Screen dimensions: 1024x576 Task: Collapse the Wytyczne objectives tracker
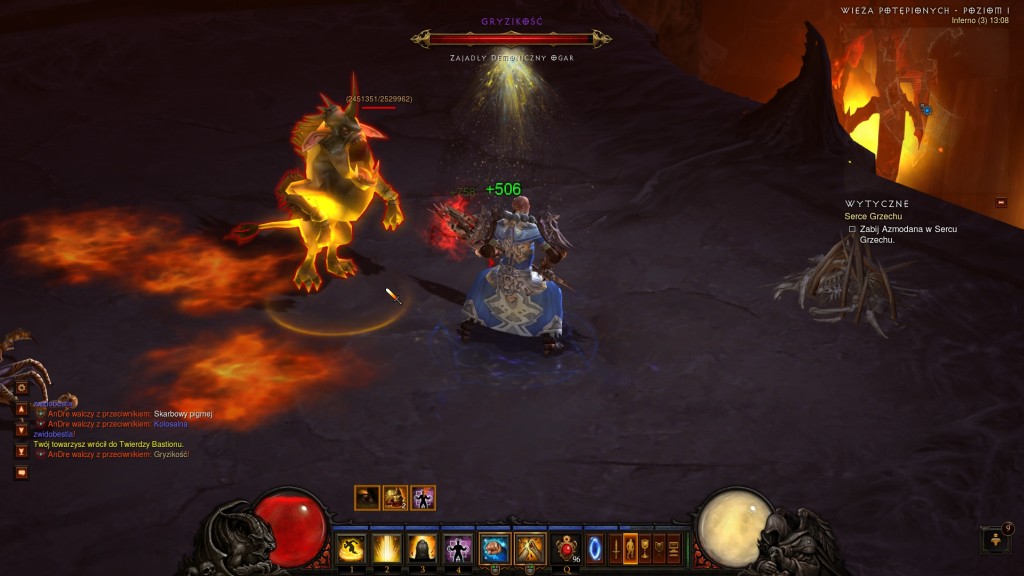tap(1001, 203)
